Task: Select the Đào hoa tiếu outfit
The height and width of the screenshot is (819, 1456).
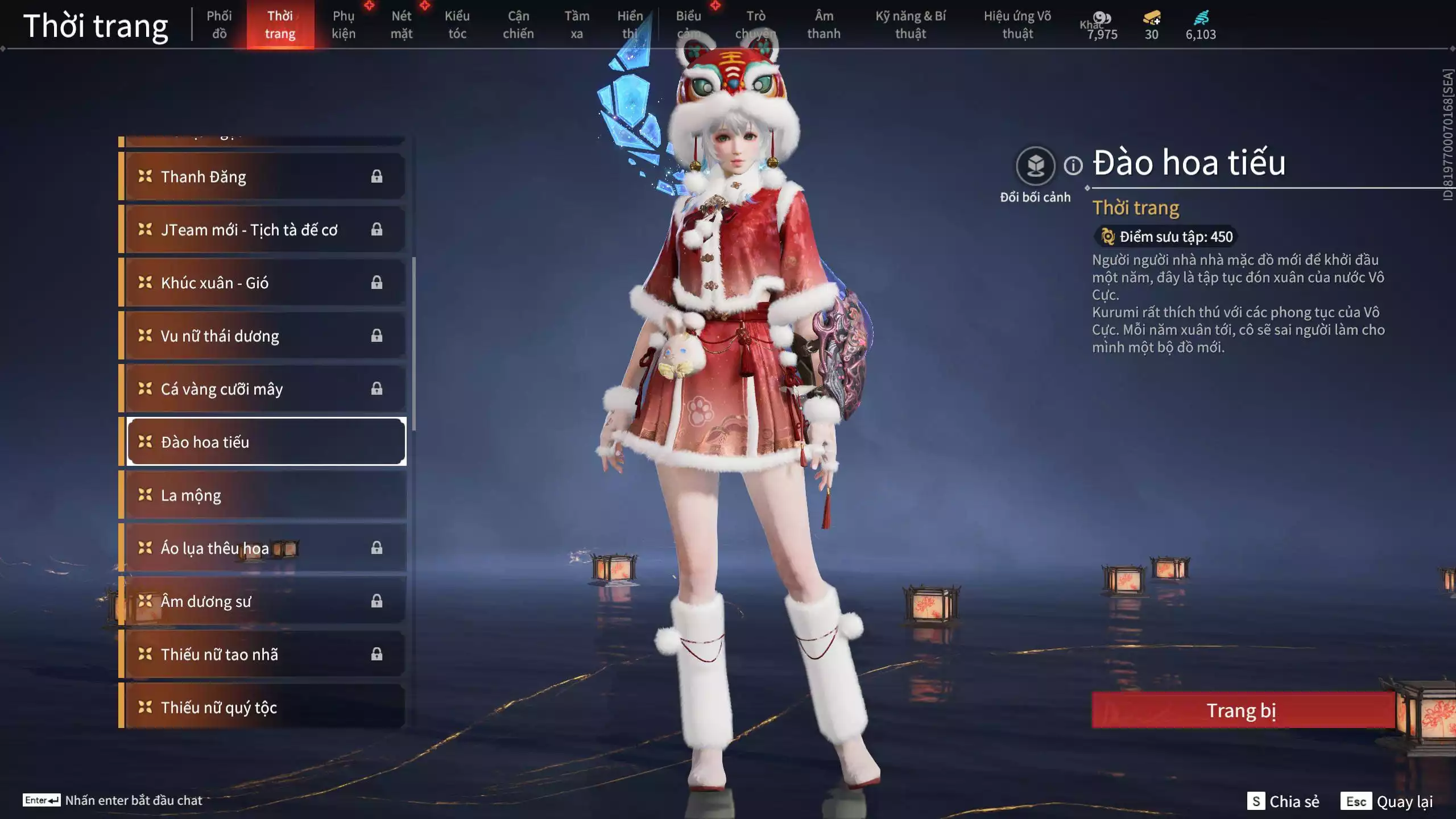Action: tap(266, 442)
